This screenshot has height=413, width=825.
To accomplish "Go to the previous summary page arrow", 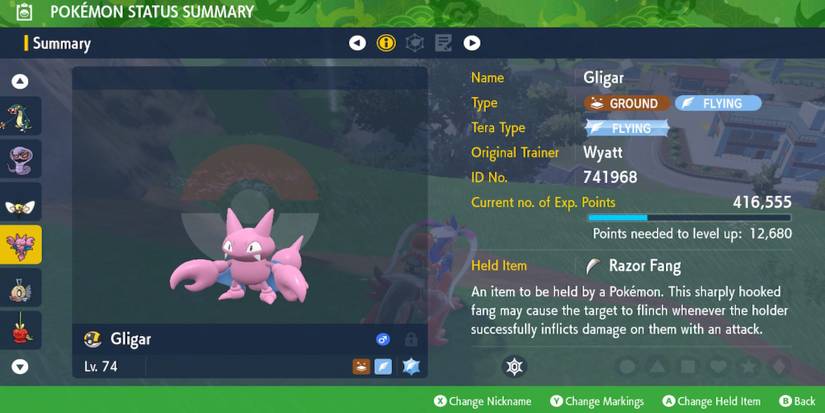I will pos(357,43).
